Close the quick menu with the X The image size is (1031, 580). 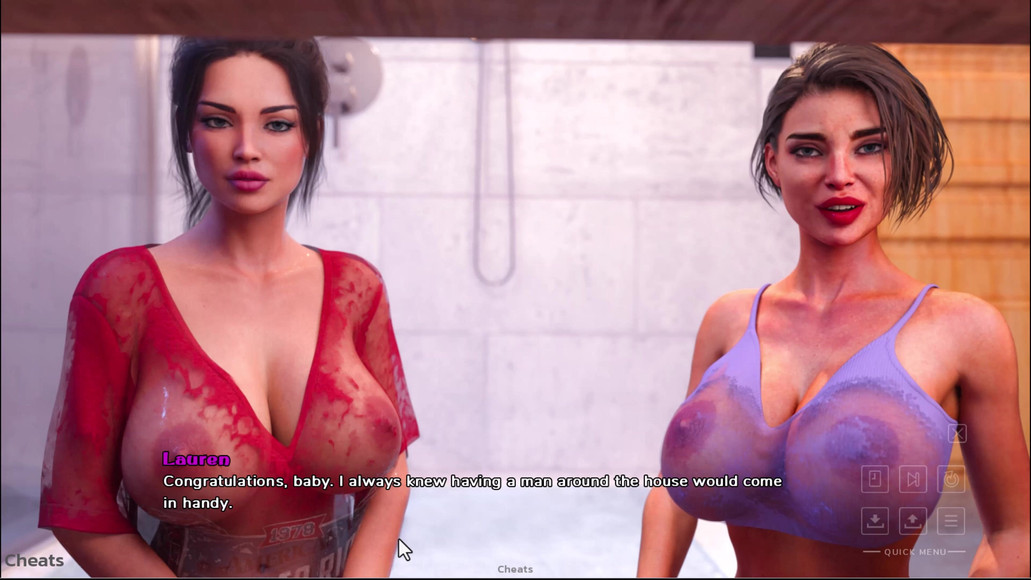click(x=957, y=433)
